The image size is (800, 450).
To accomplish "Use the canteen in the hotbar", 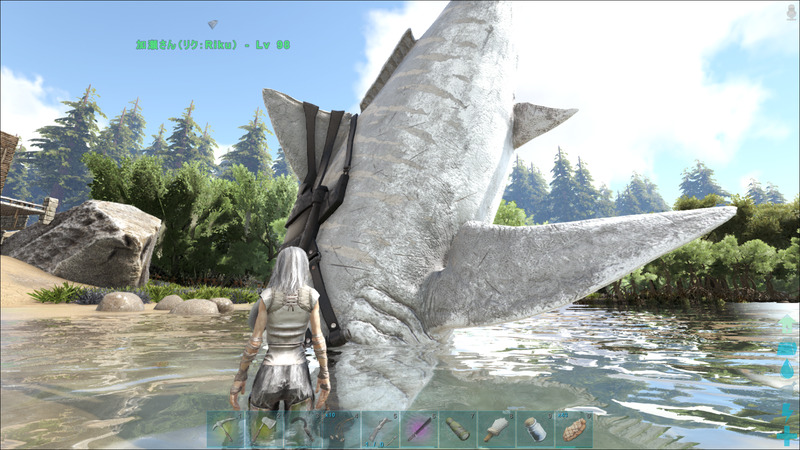I will click(457, 430).
